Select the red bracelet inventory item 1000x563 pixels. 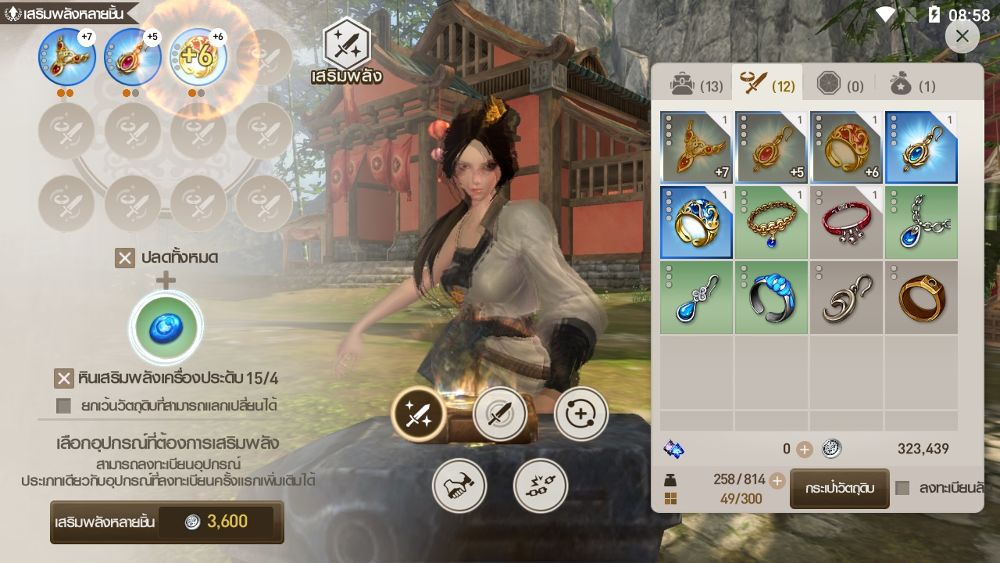click(846, 222)
